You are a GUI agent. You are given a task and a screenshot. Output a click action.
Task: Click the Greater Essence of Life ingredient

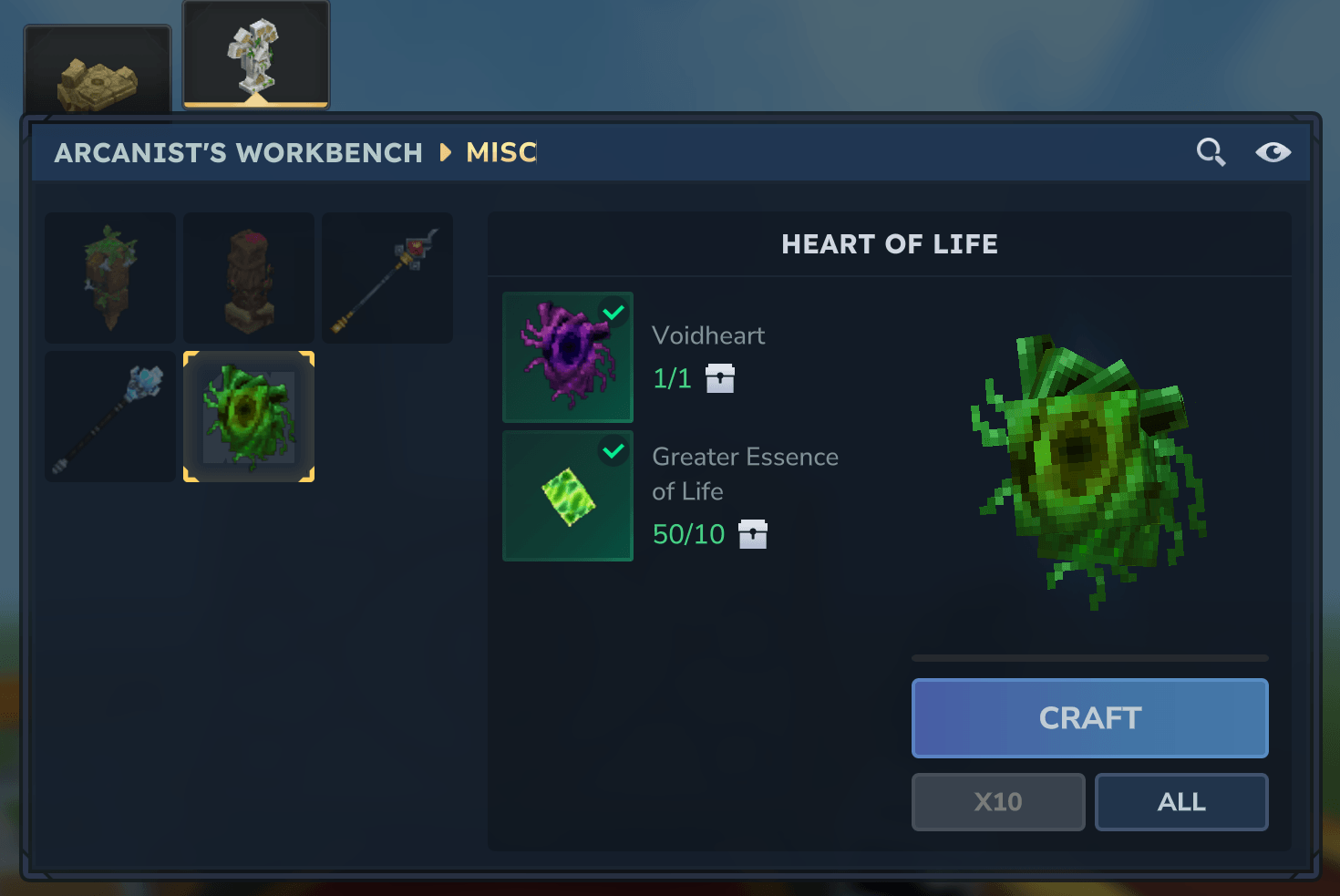(568, 496)
